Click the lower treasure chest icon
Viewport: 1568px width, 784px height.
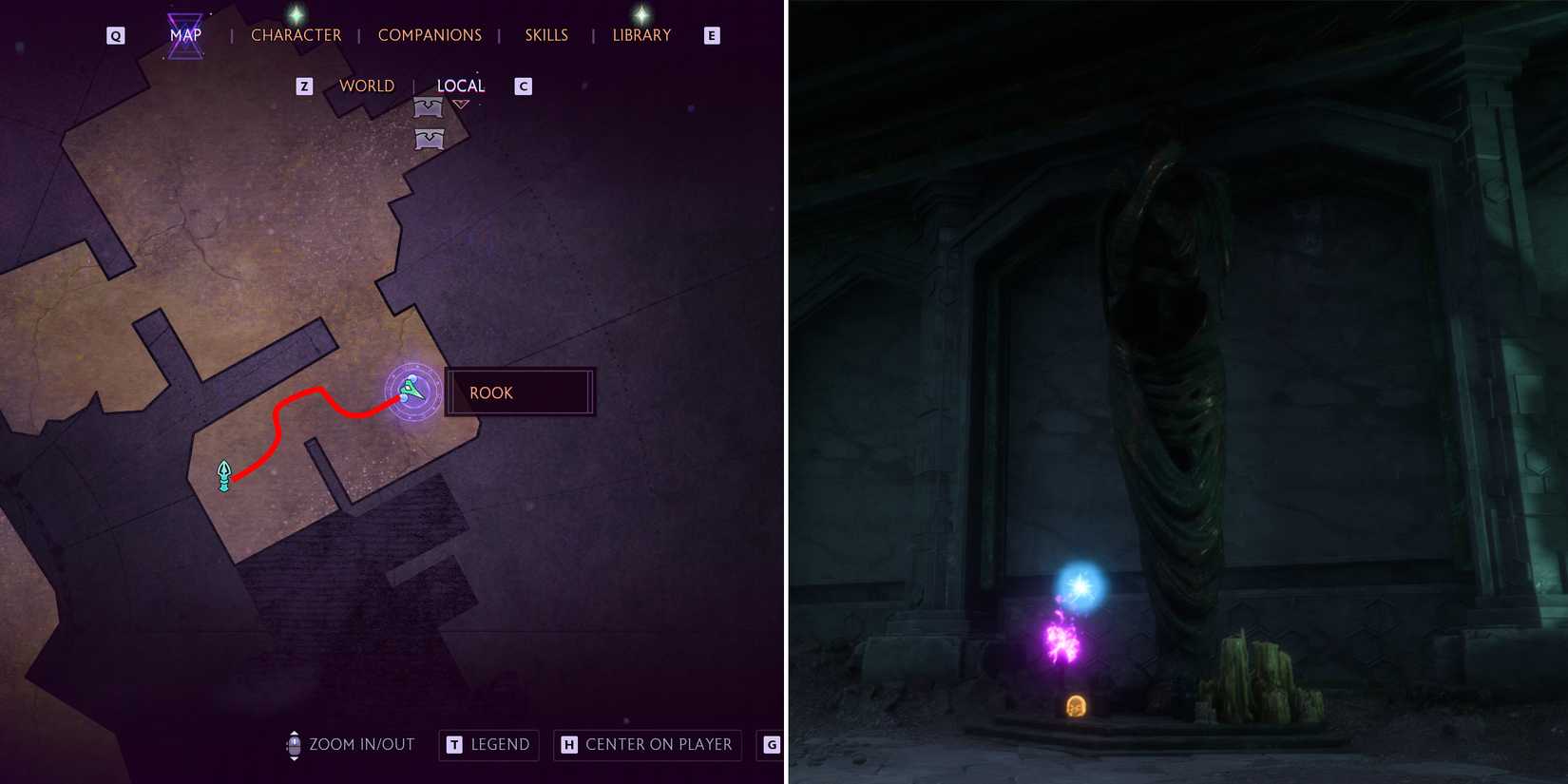[x=429, y=141]
